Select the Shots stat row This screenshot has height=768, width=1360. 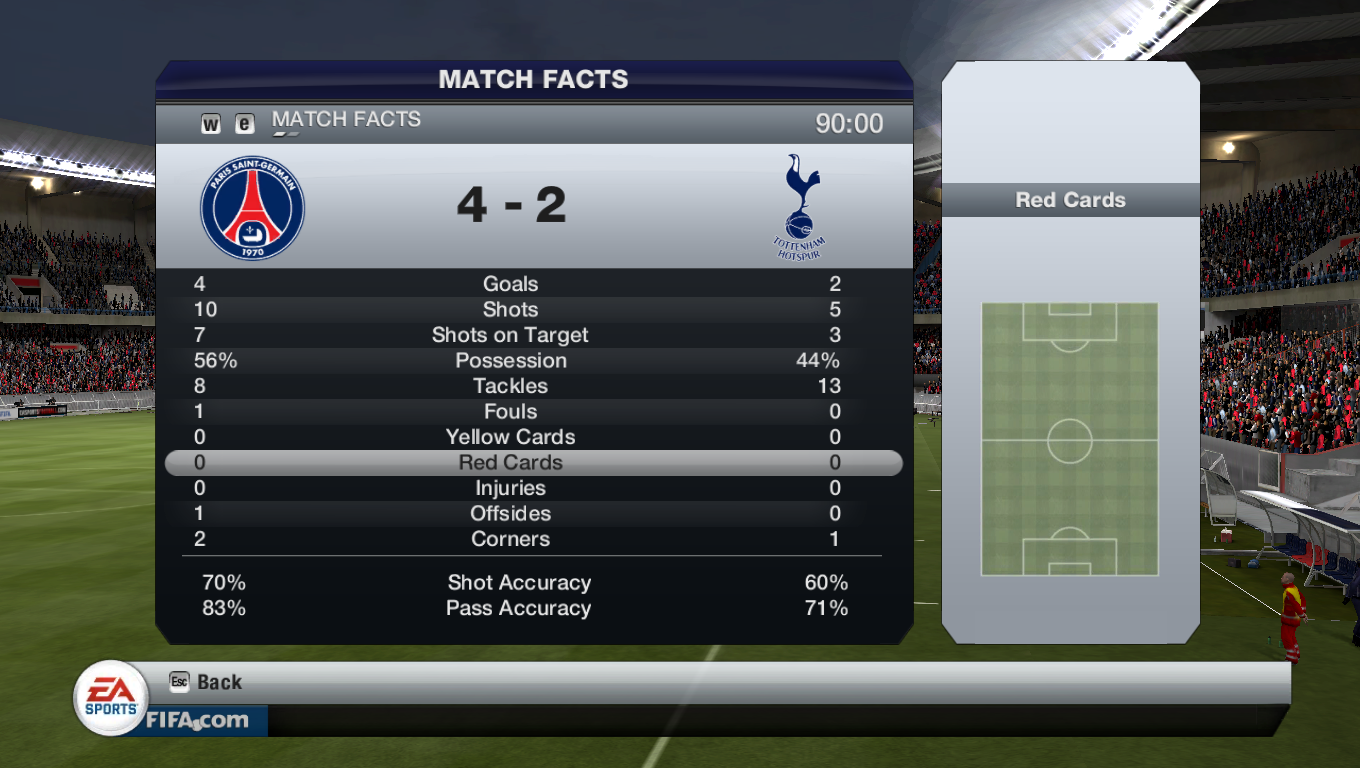(511, 310)
